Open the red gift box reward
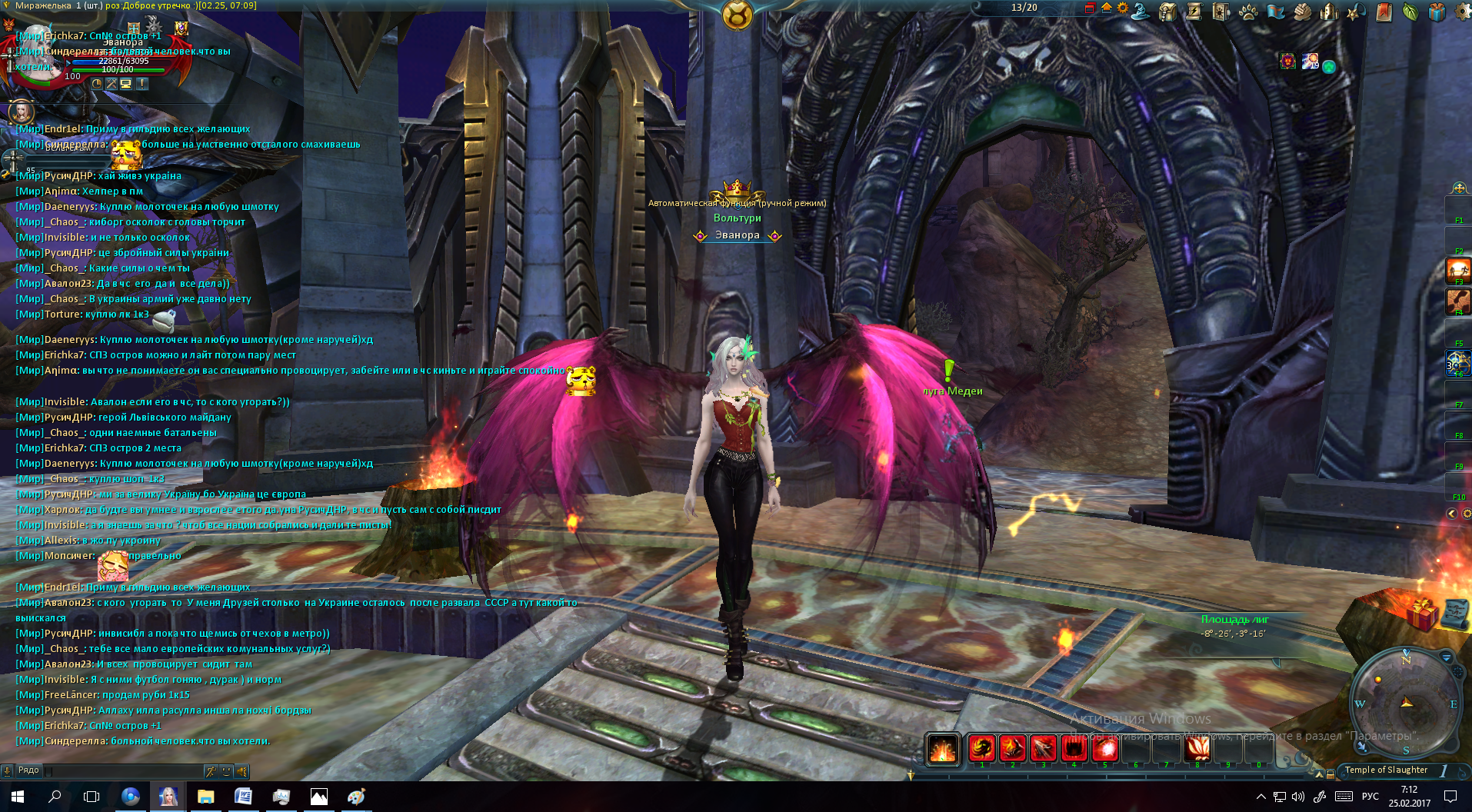The image size is (1472, 812). [x=1423, y=614]
